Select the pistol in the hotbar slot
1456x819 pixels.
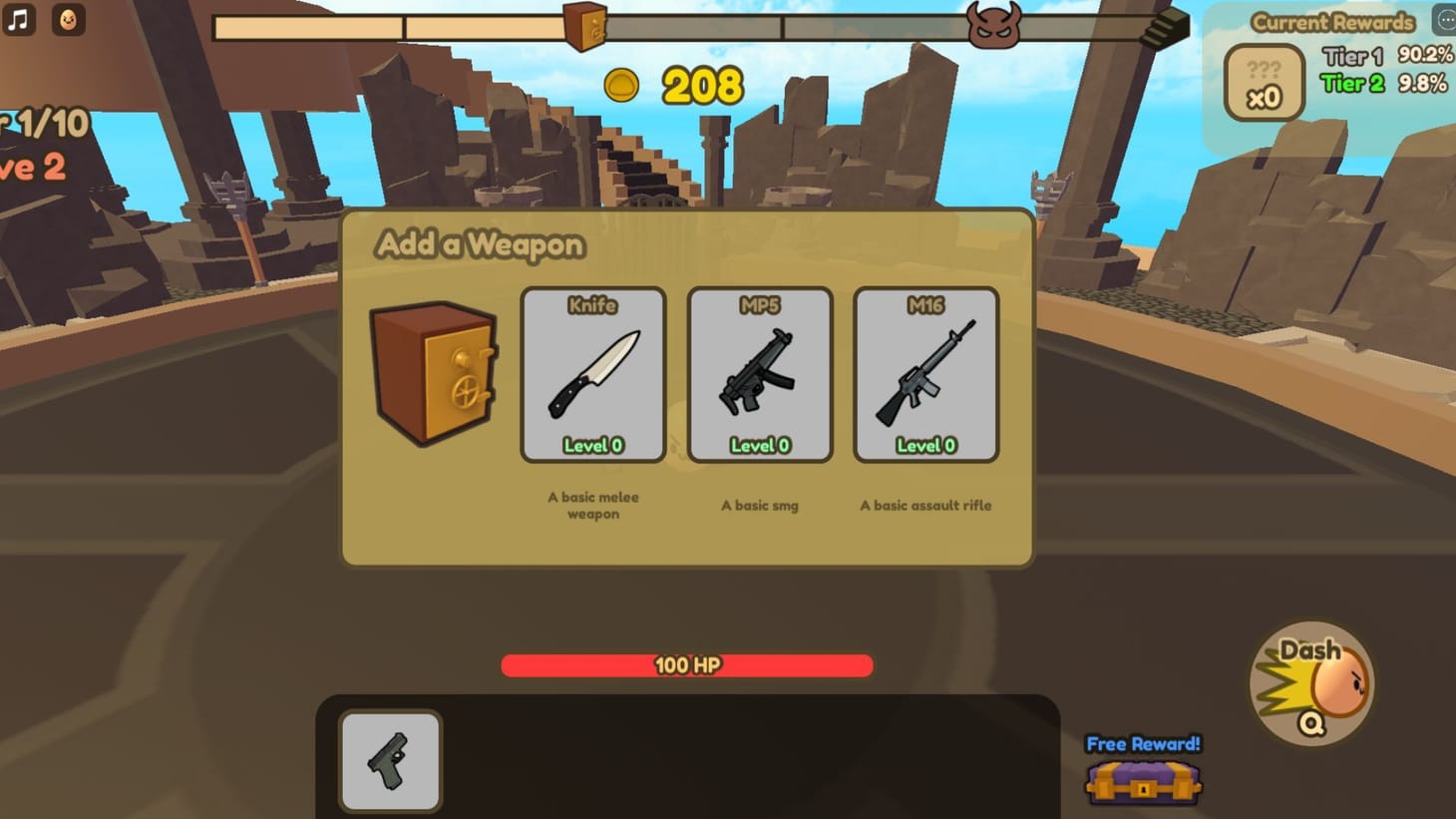point(390,762)
